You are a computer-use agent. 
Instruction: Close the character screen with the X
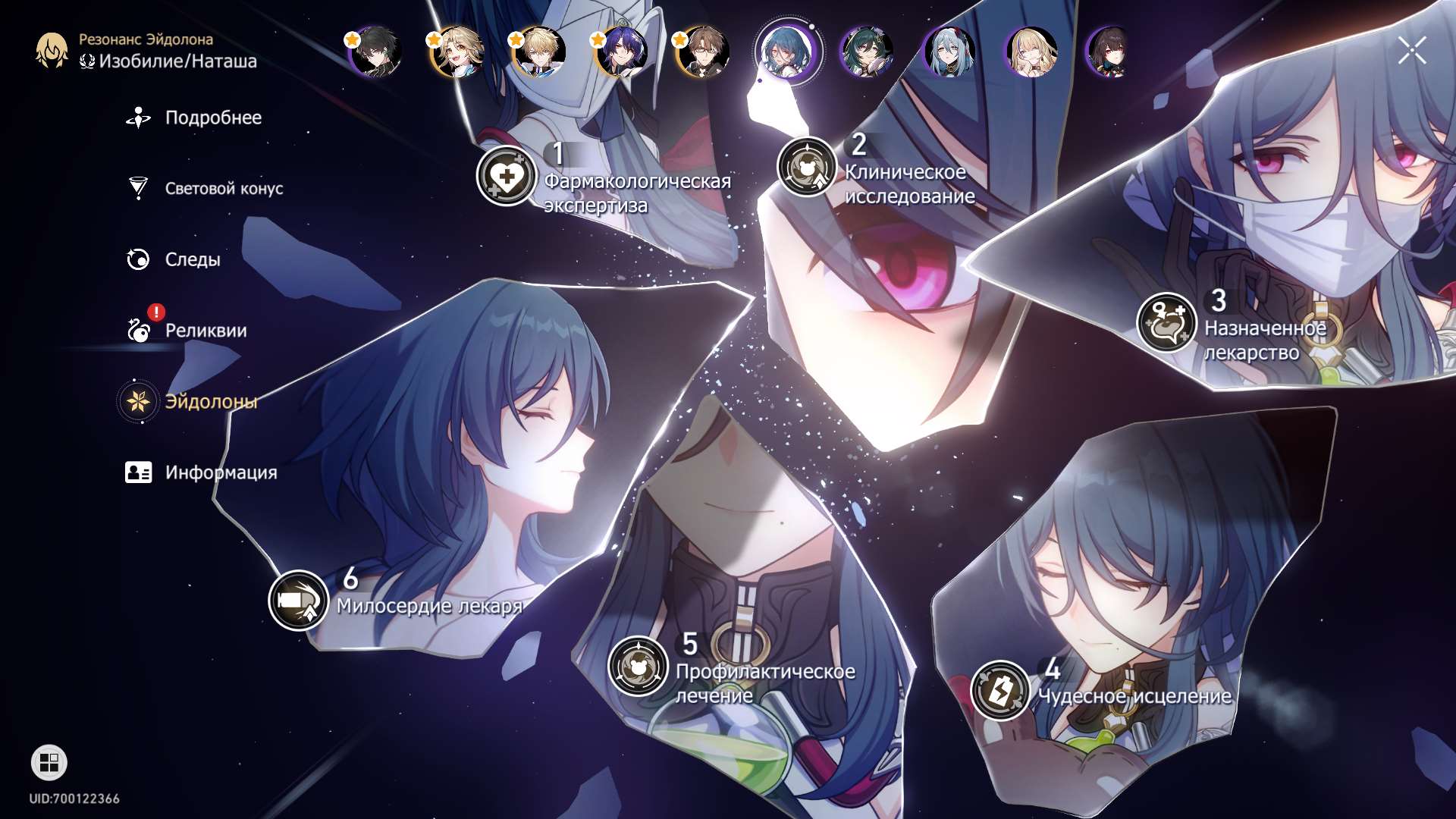click(1412, 51)
